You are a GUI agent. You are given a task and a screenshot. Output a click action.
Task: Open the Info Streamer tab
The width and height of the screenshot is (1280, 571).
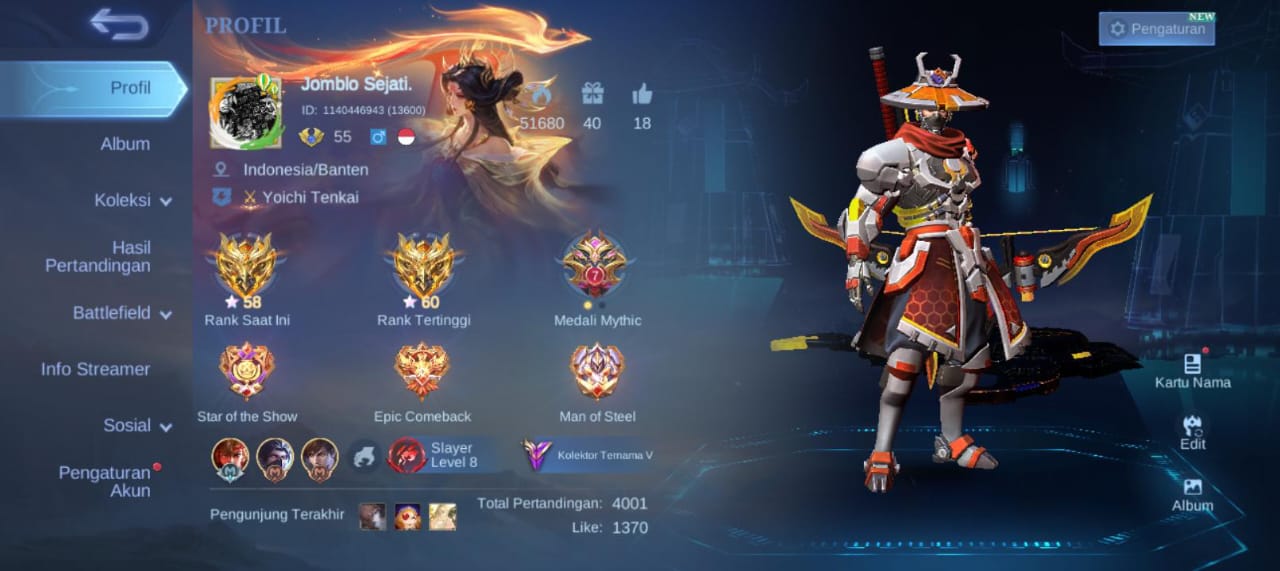point(95,369)
